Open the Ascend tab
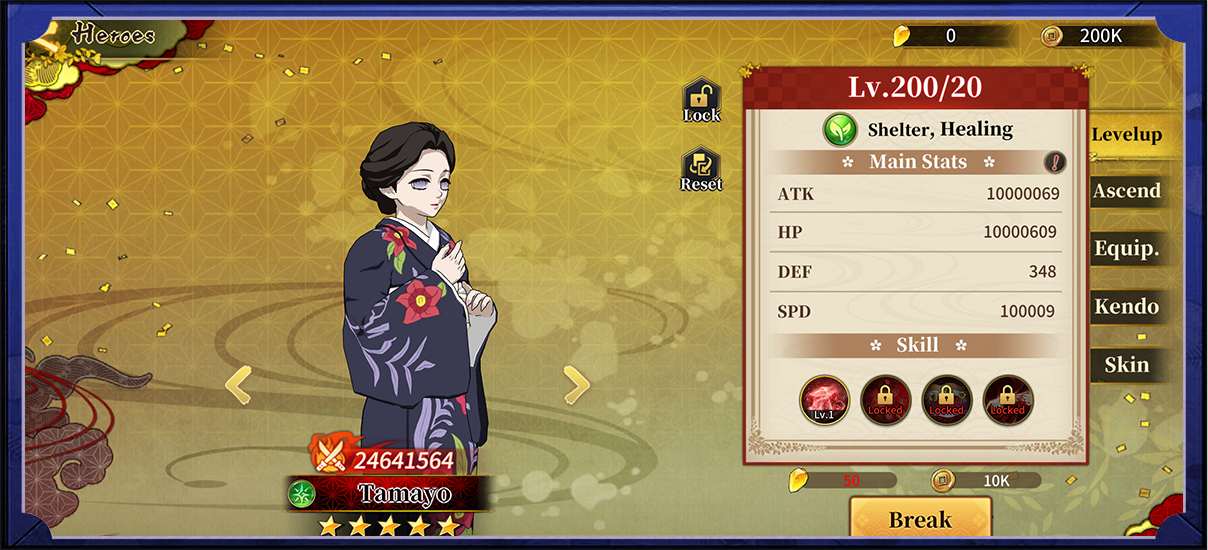Viewport: 1208px width, 550px height. click(1126, 192)
